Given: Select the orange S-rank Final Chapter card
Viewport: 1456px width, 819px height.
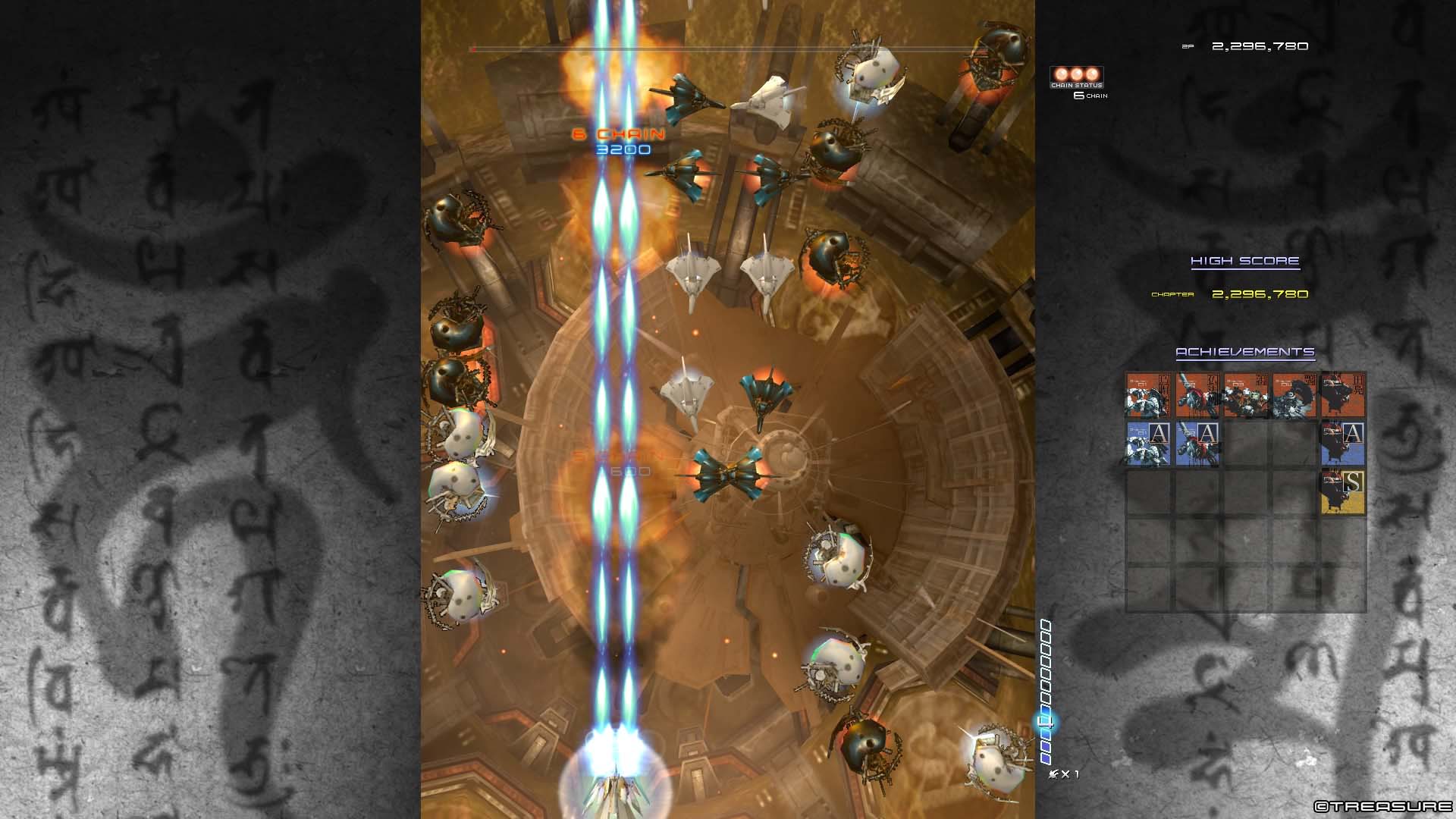Looking at the screenshot, I should (1345, 491).
